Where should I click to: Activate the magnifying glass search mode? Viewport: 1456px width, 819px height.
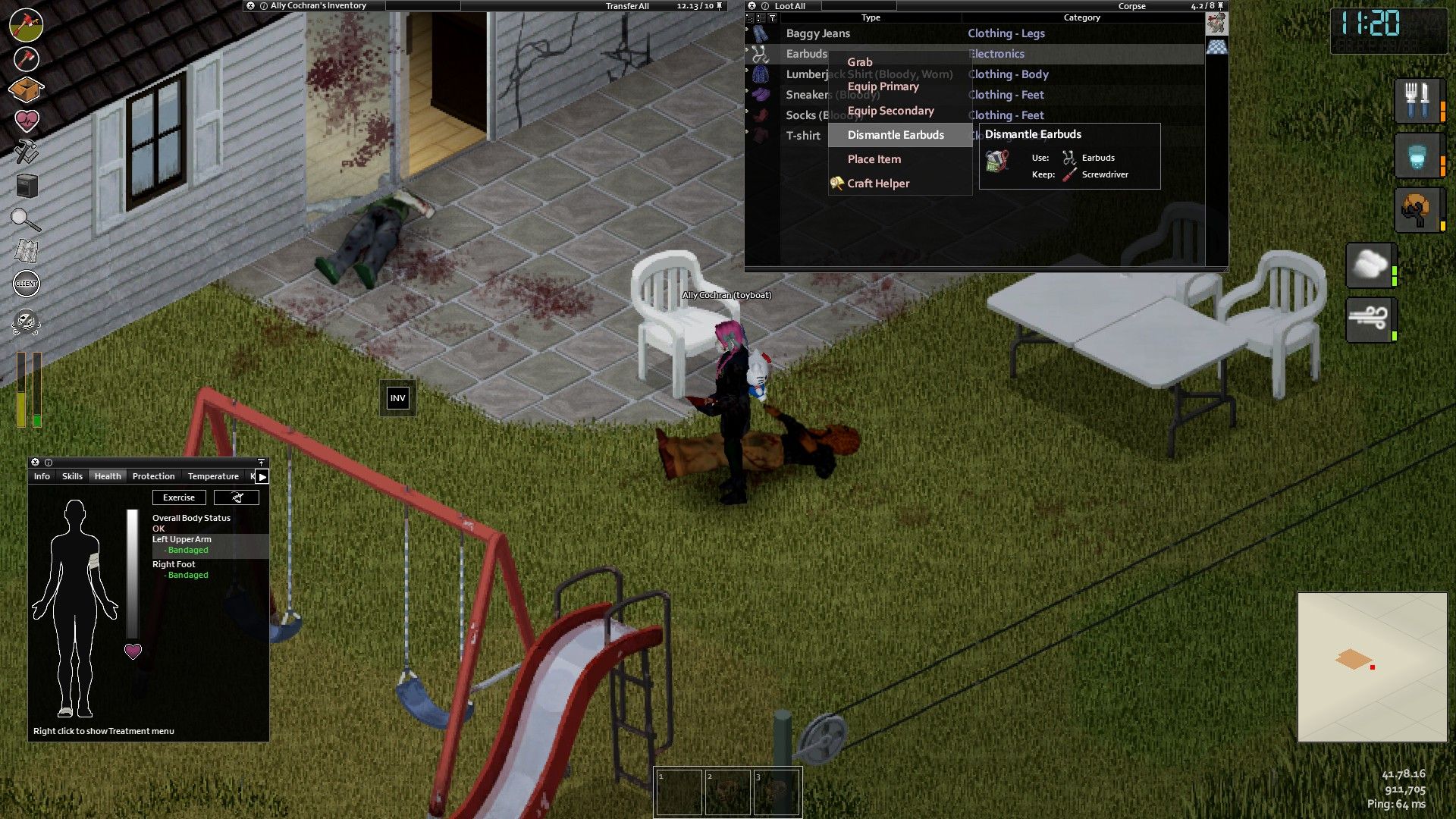[26, 218]
